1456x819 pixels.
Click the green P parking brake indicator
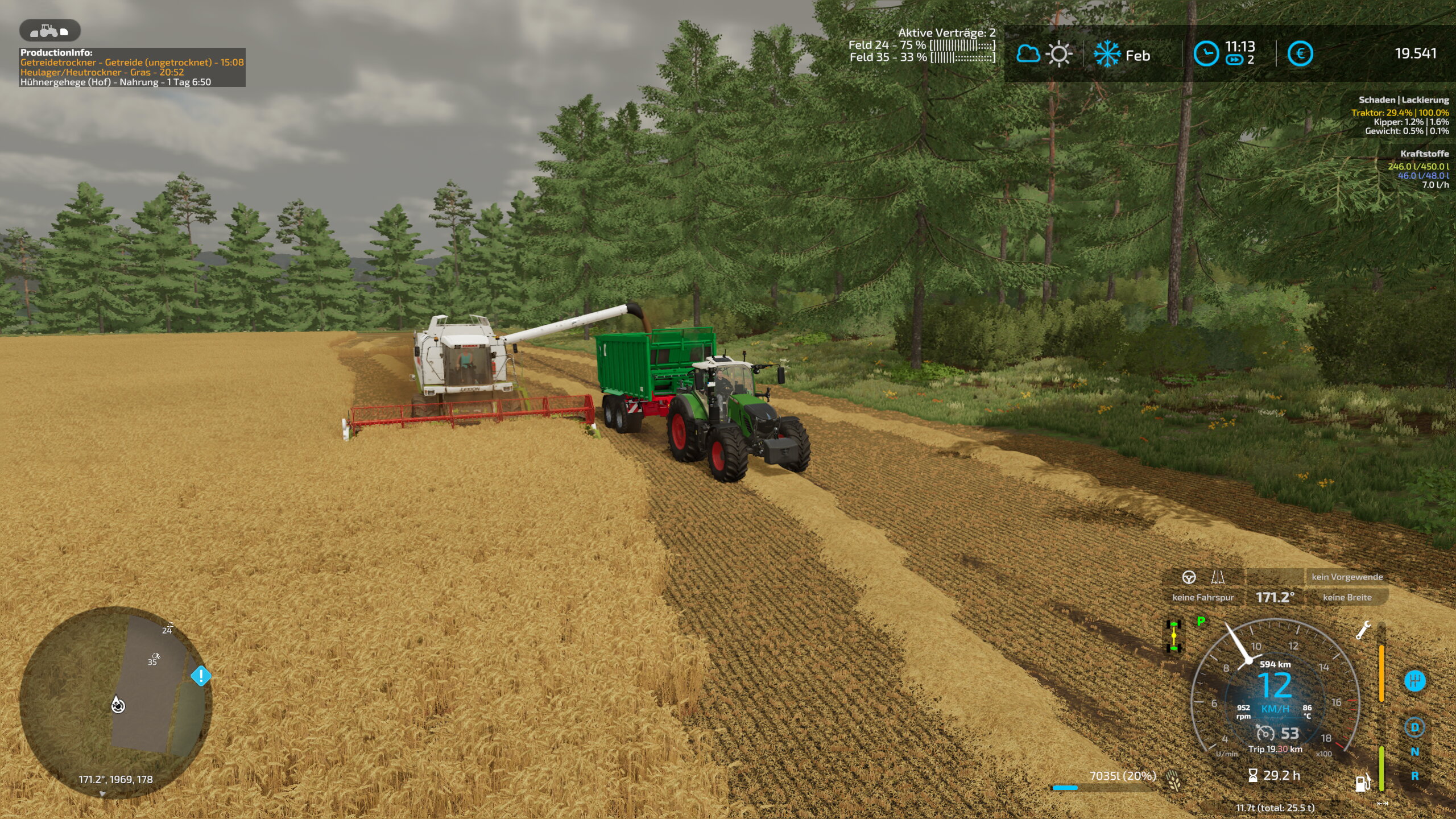pyautogui.click(x=1201, y=621)
